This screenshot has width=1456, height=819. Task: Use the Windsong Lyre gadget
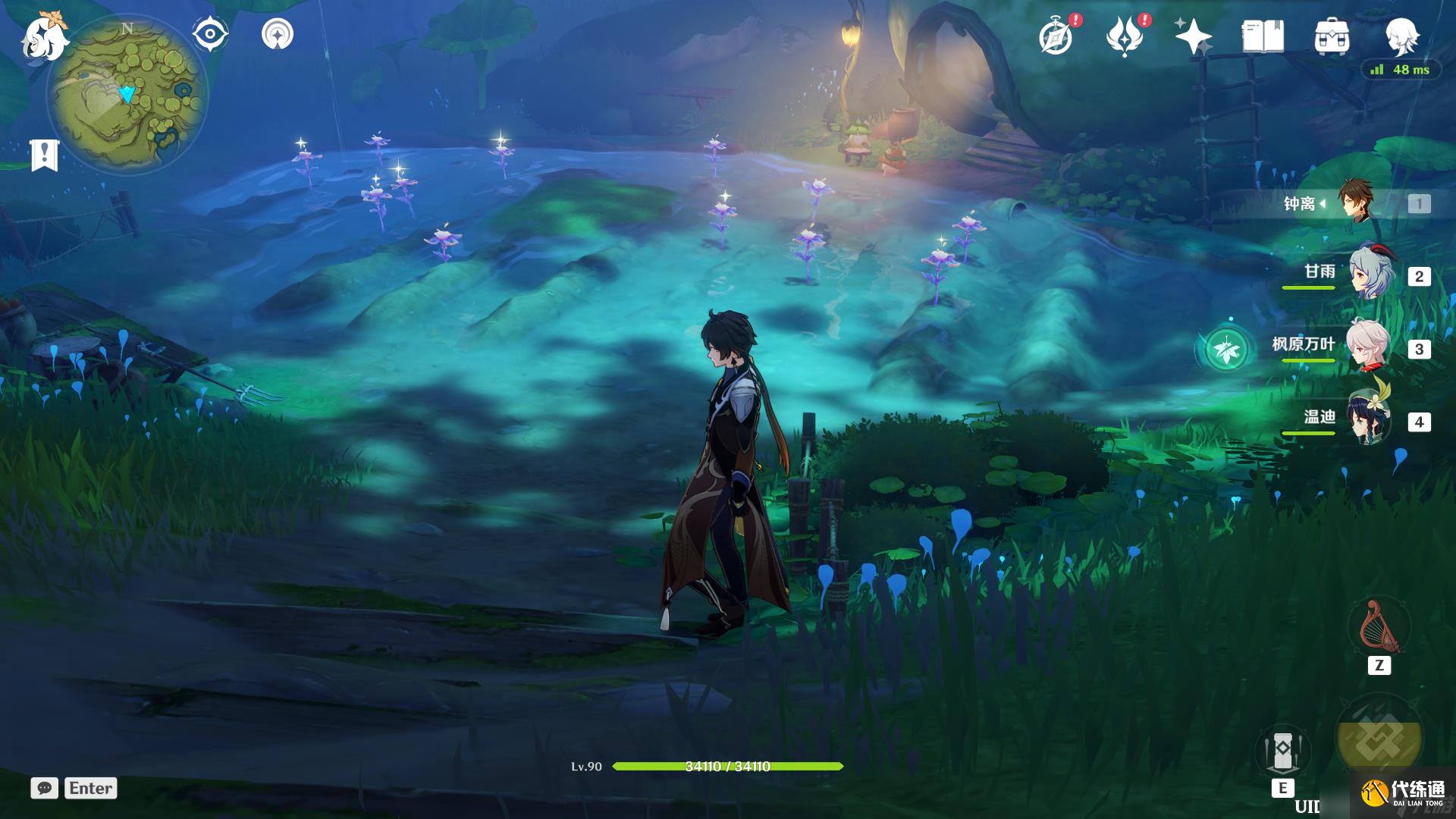(1379, 627)
